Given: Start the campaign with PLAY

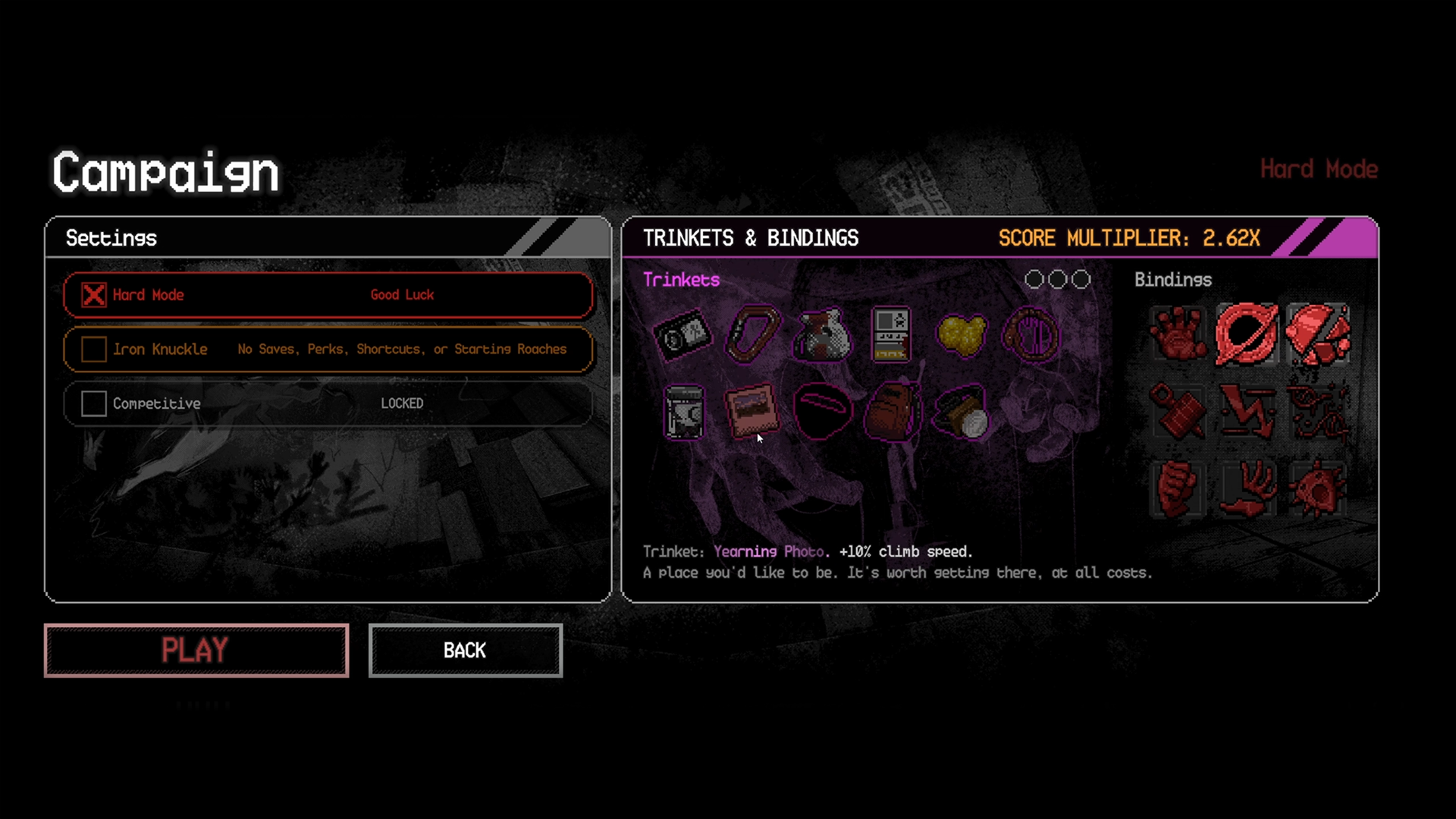Looking at the screenshot, I should 196,650.
